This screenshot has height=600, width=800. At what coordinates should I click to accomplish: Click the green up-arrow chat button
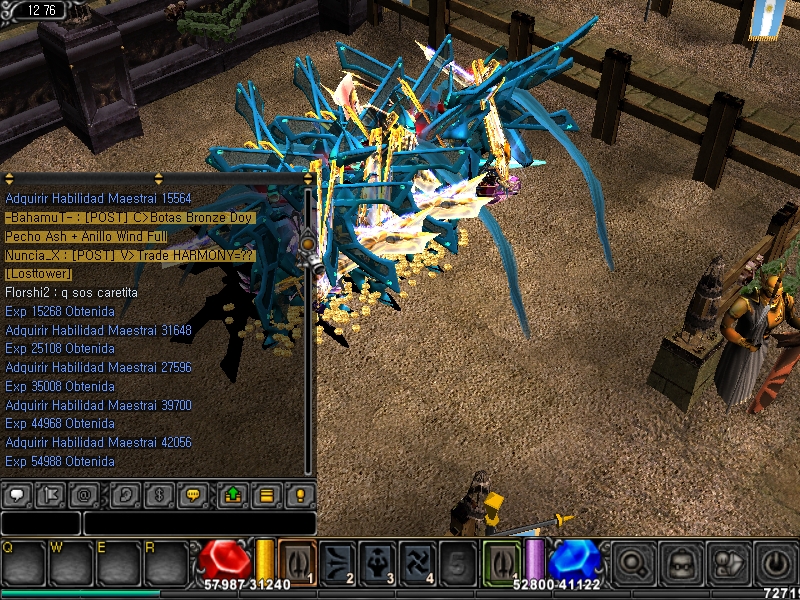tap(232, 495)
